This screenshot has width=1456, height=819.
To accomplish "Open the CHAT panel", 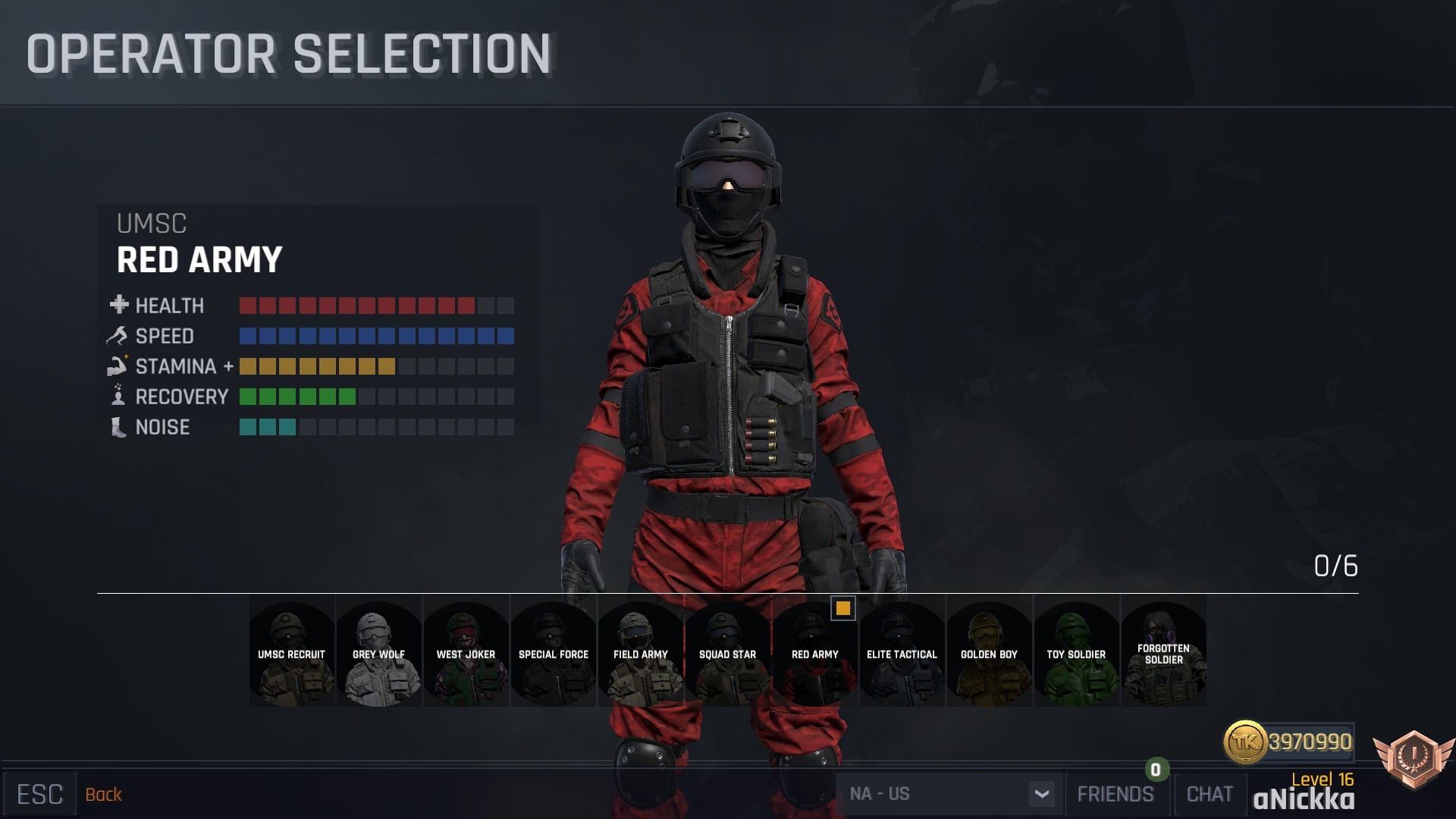I will (1210, 794).
